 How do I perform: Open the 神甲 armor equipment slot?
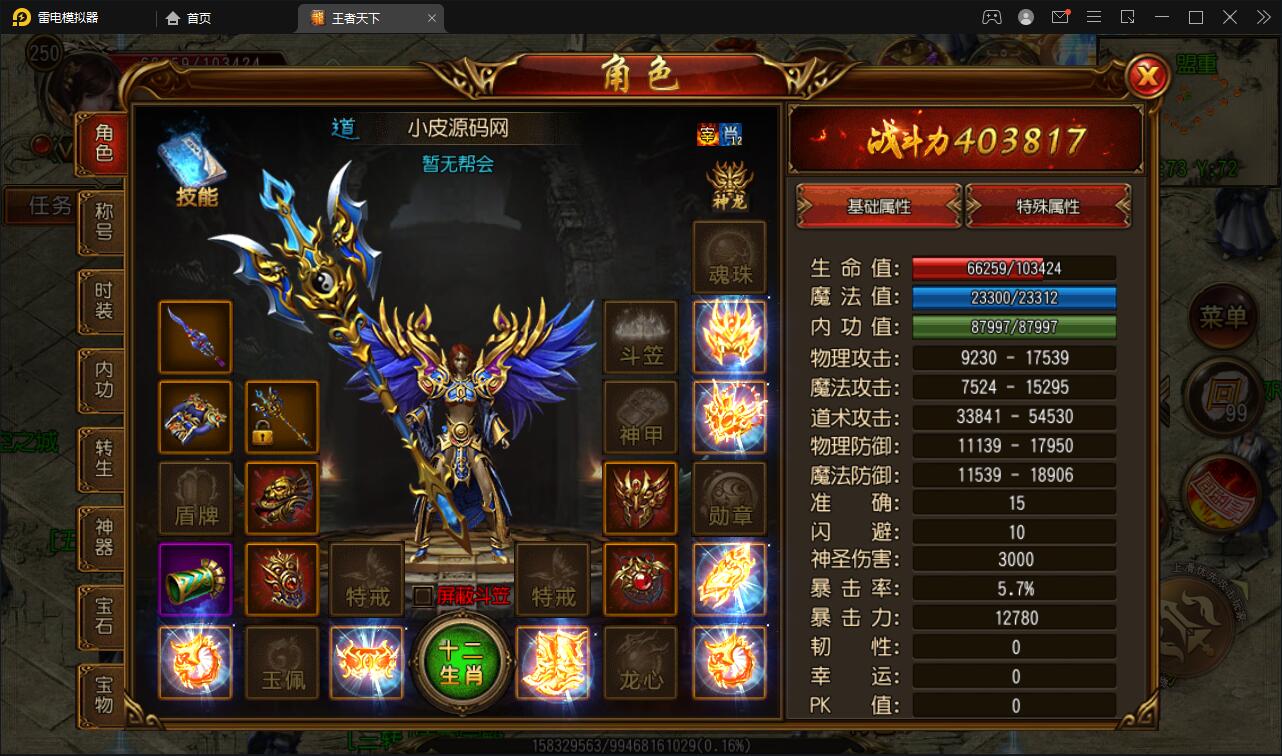pos(641,417)
